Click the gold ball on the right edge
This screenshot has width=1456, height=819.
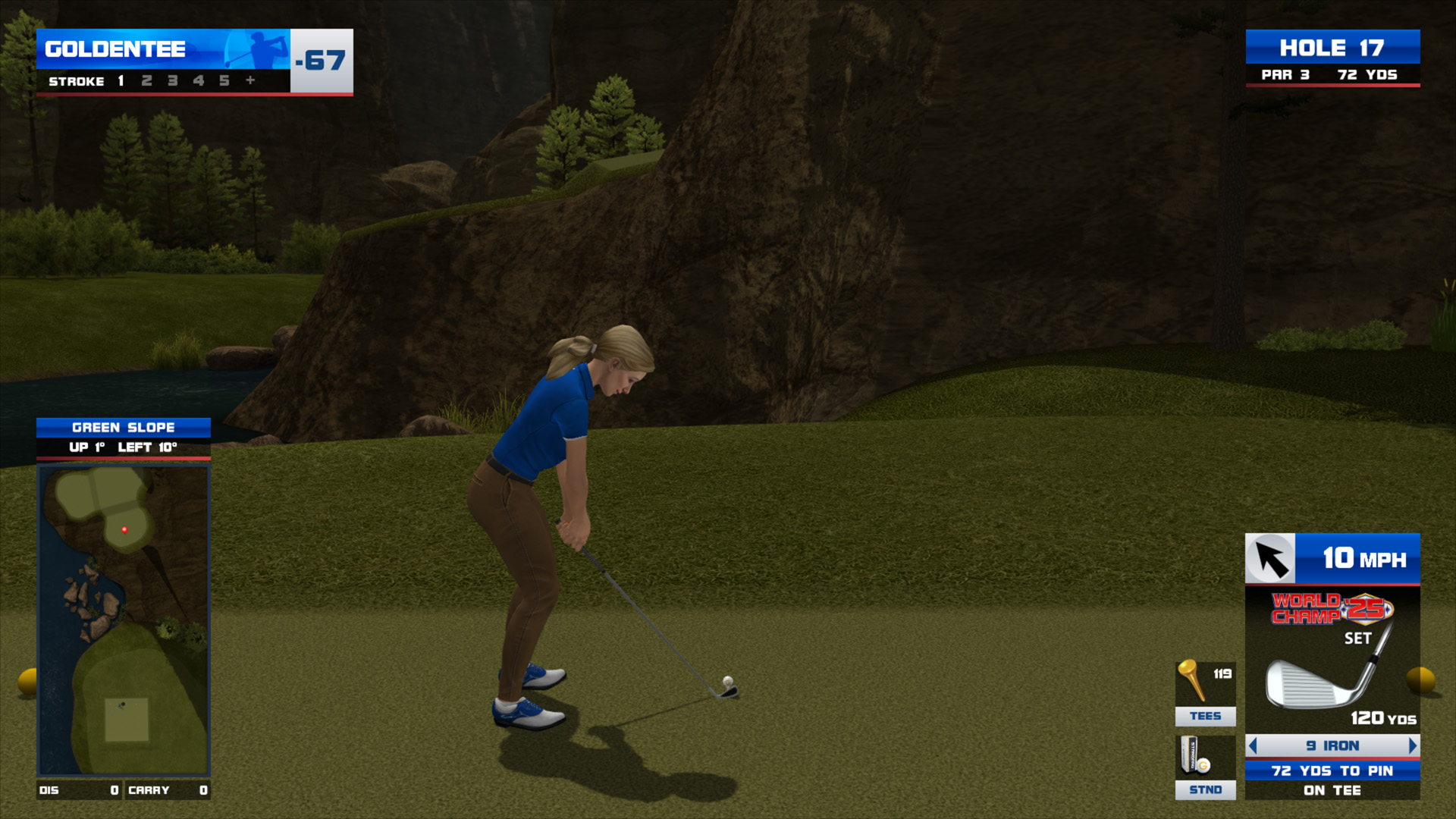tap(1421, 679)
